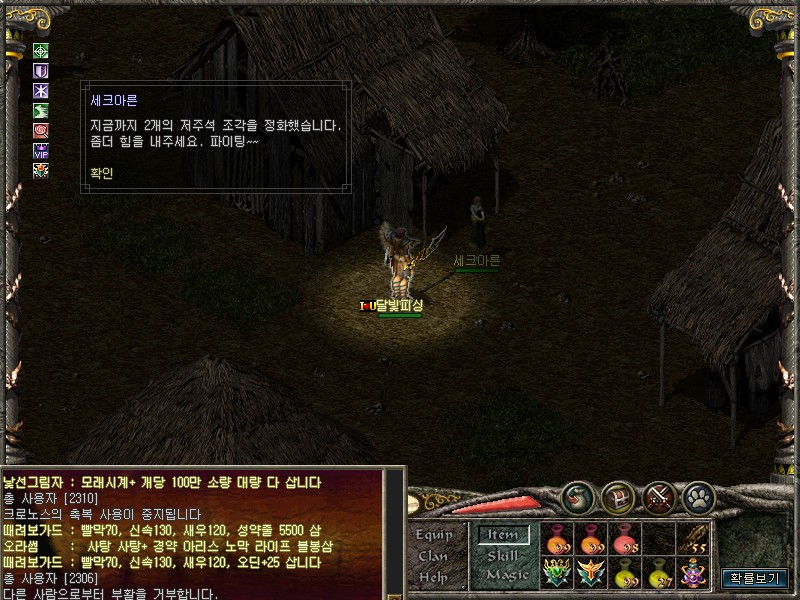Select the yellow potion with 99 count
The width and height of the screenshot is (800, 600).
coord(626,573)
